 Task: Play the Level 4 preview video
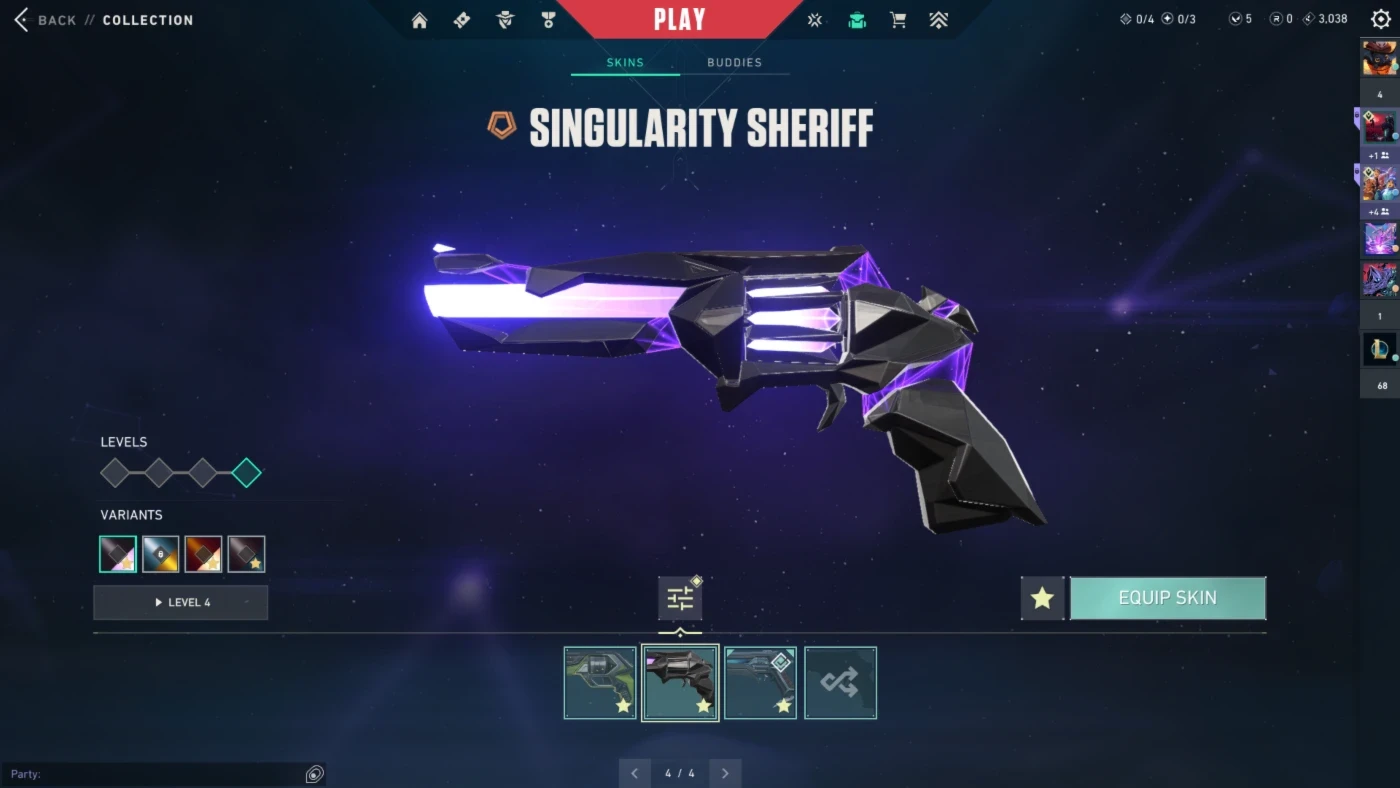coord(181,603)
